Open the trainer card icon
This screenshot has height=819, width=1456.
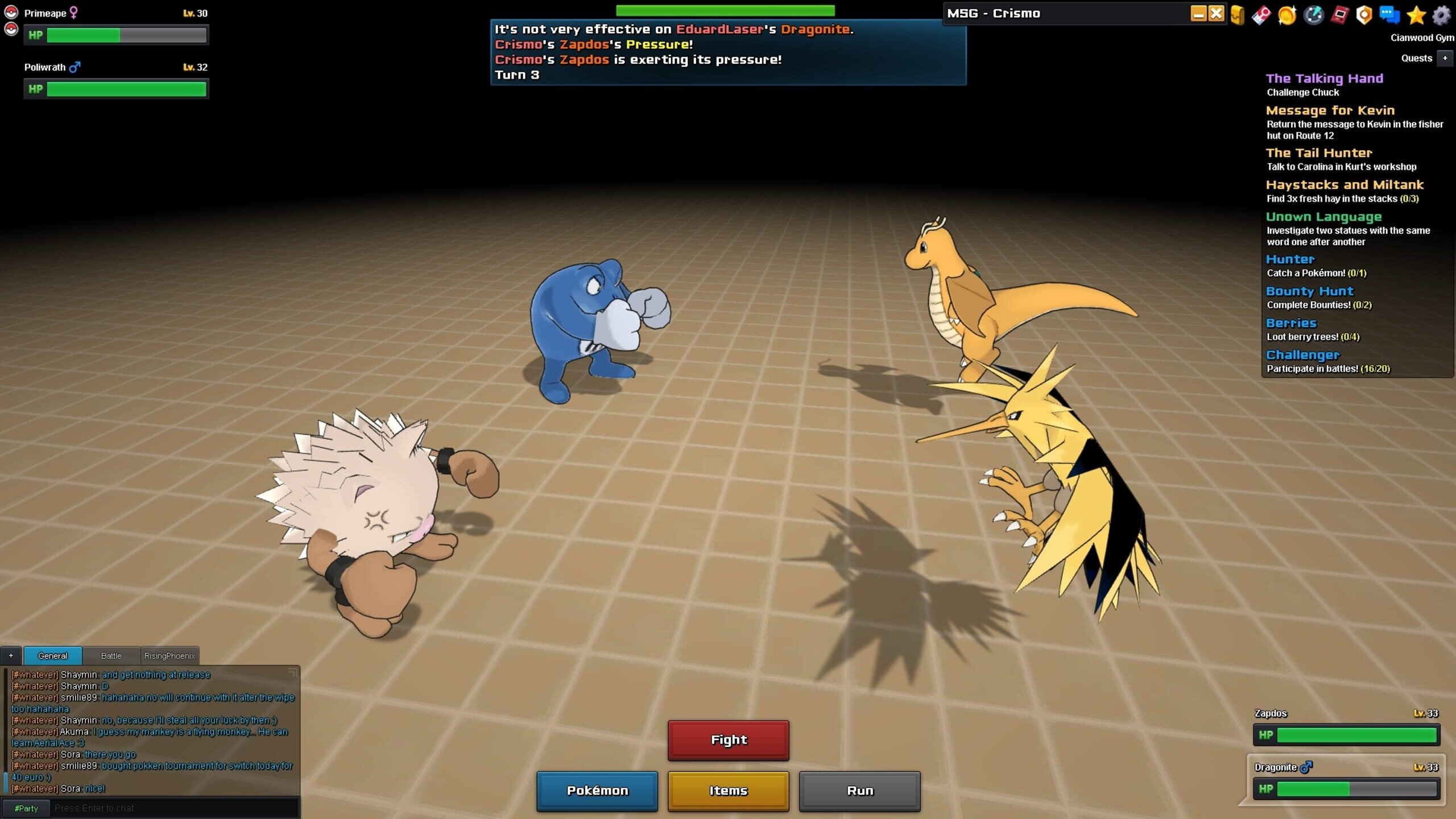pyautogui.click(x=1261, y=15)
